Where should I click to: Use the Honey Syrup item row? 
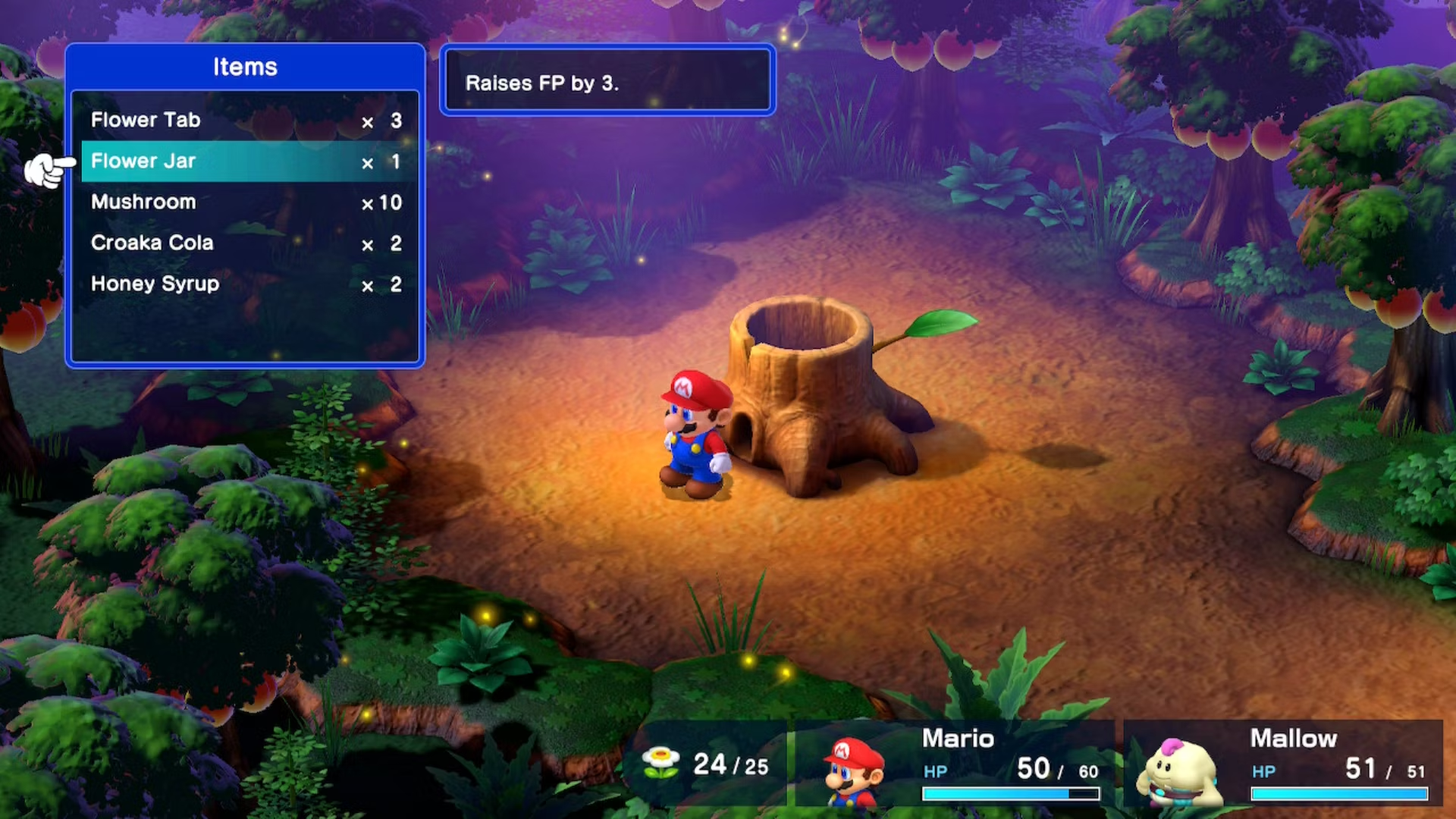[244, 284]
